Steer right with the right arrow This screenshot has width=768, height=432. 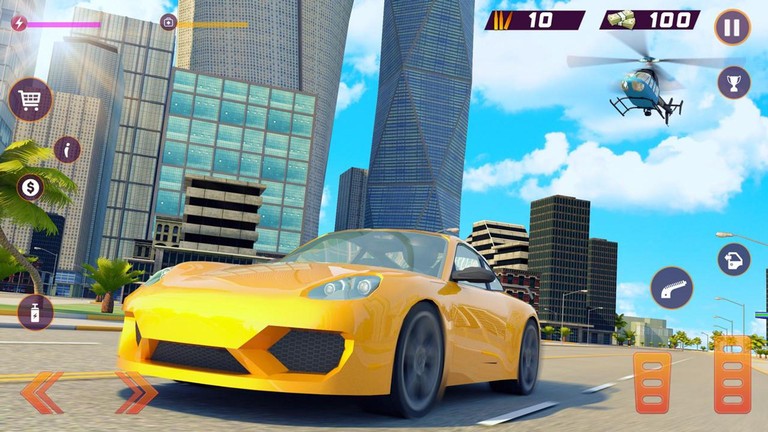[136, 392]
